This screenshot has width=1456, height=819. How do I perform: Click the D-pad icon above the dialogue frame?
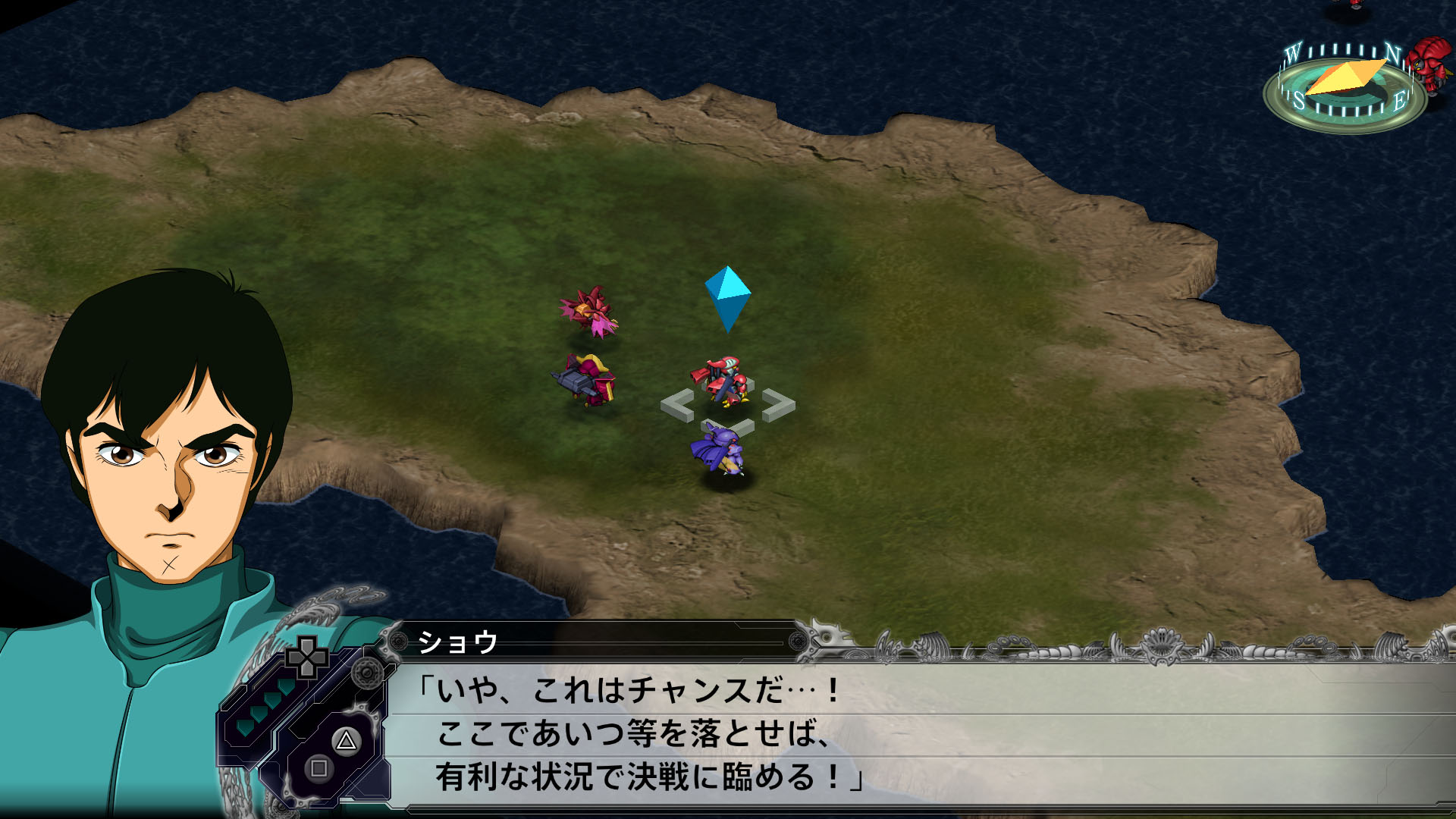tap(307, 658)
